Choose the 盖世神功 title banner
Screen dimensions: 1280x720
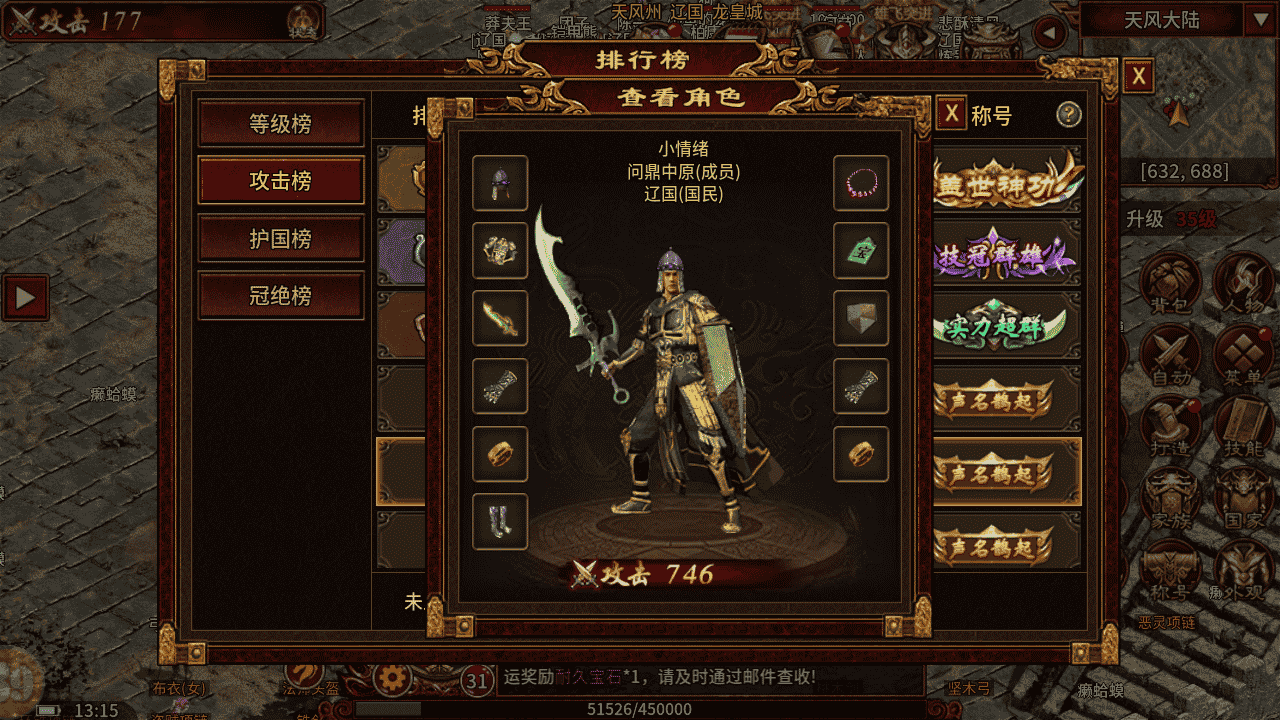[x=1007, y=182]
